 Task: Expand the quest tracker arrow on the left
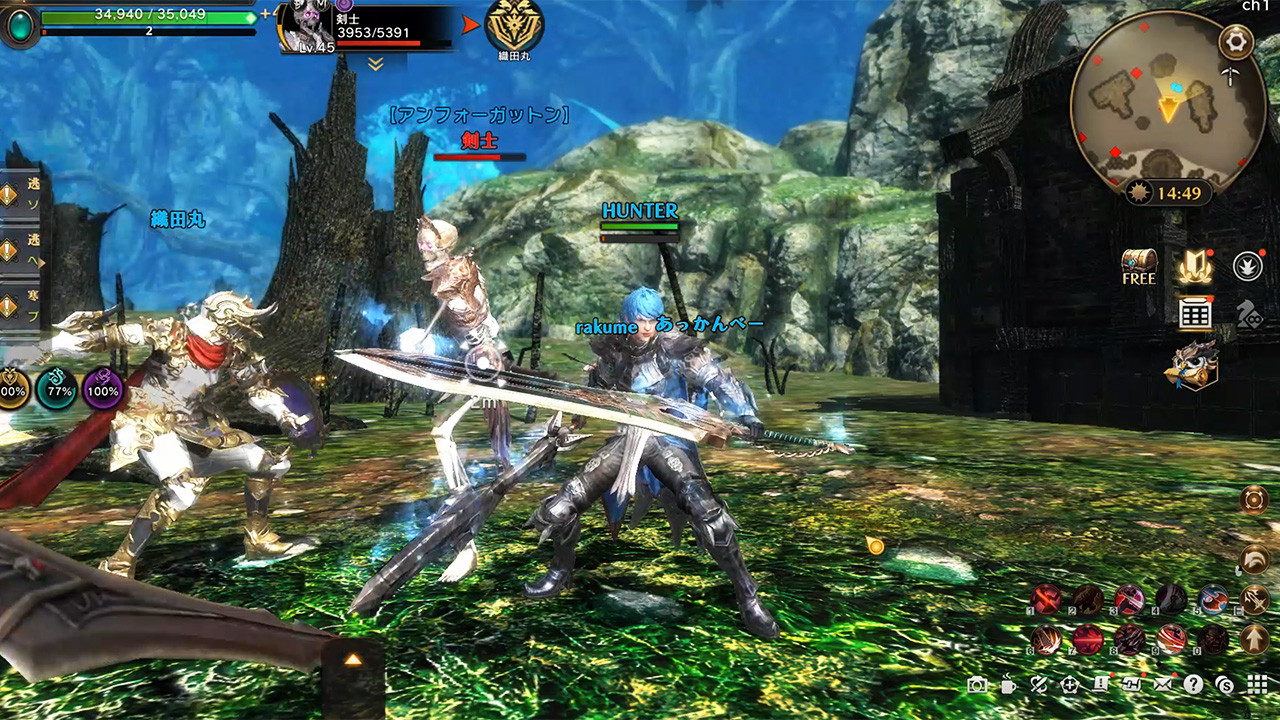[x=42, y=262]
